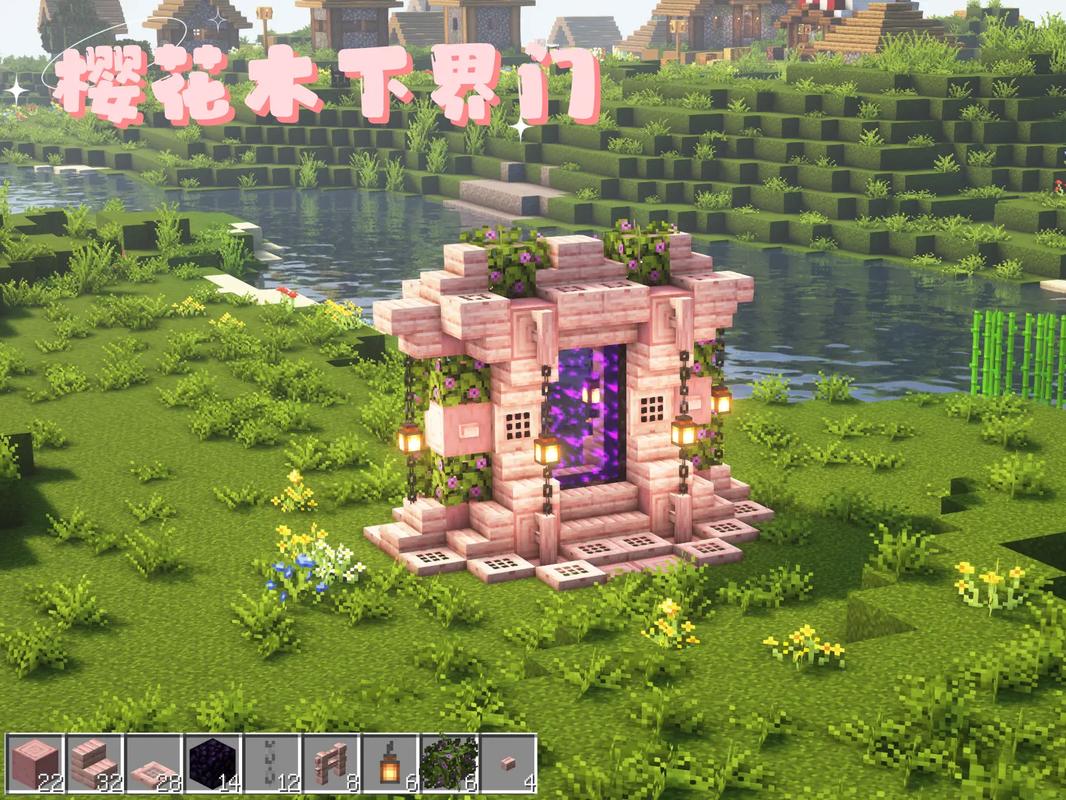Select the obsidian block slot
The width and height of the screenshot is (1066, 800).
213,765
